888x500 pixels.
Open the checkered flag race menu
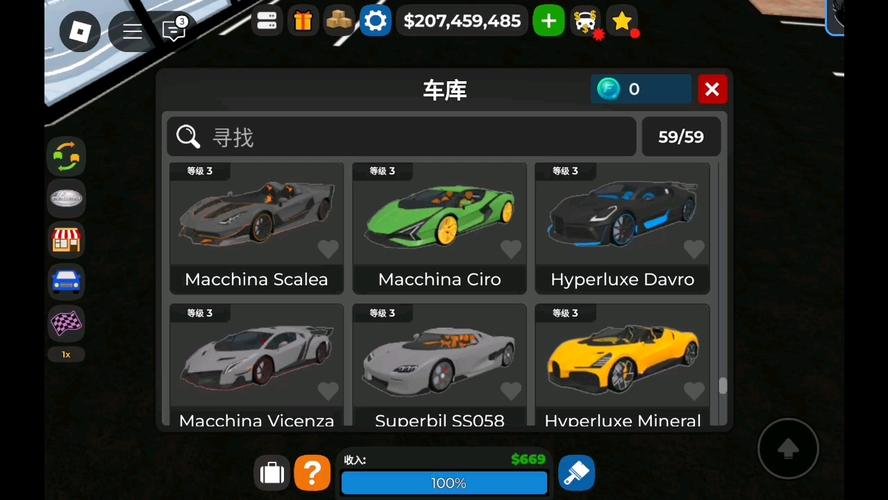pos(66,323)
